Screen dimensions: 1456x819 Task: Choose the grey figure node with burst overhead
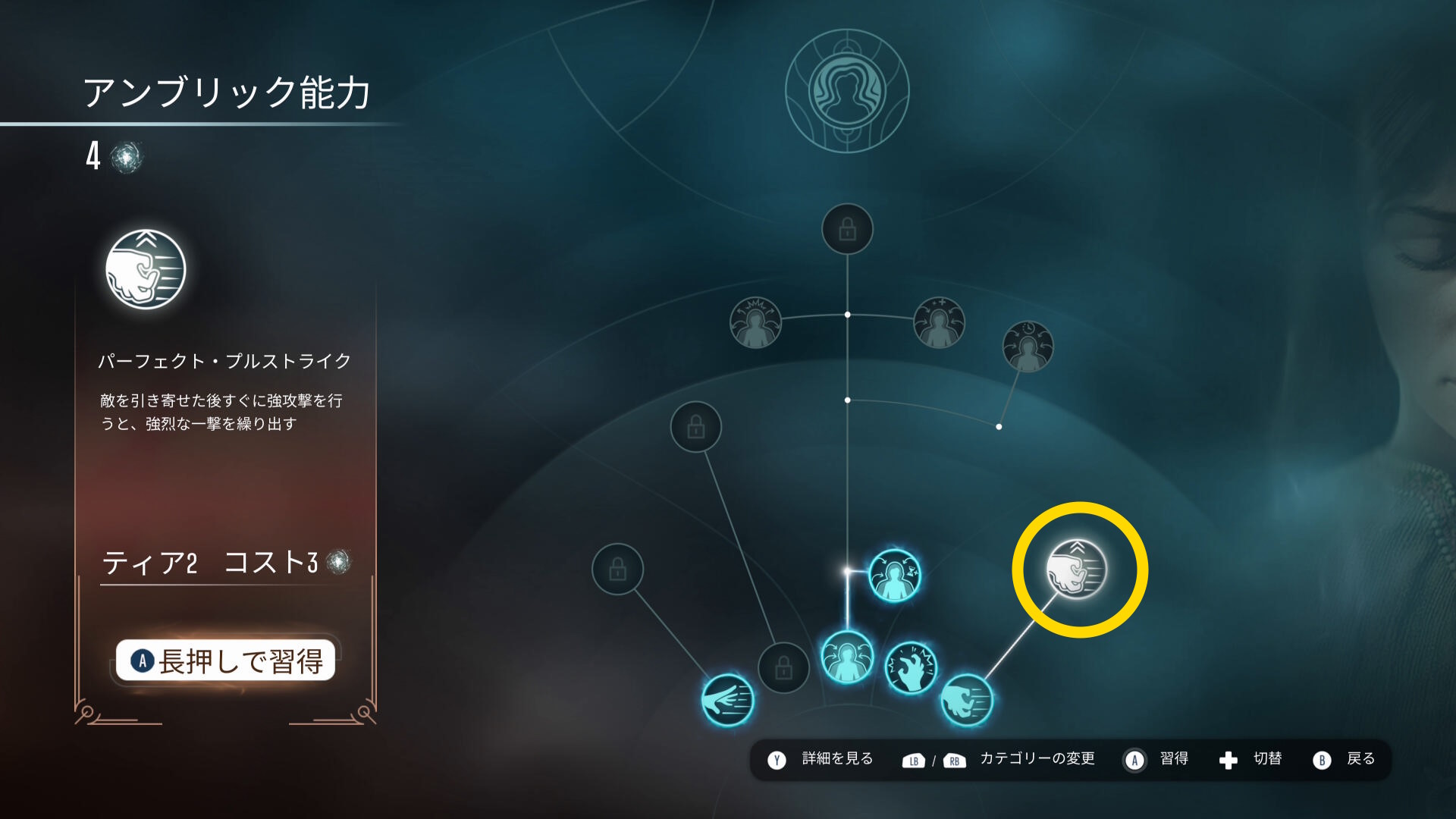pos(755,322)
